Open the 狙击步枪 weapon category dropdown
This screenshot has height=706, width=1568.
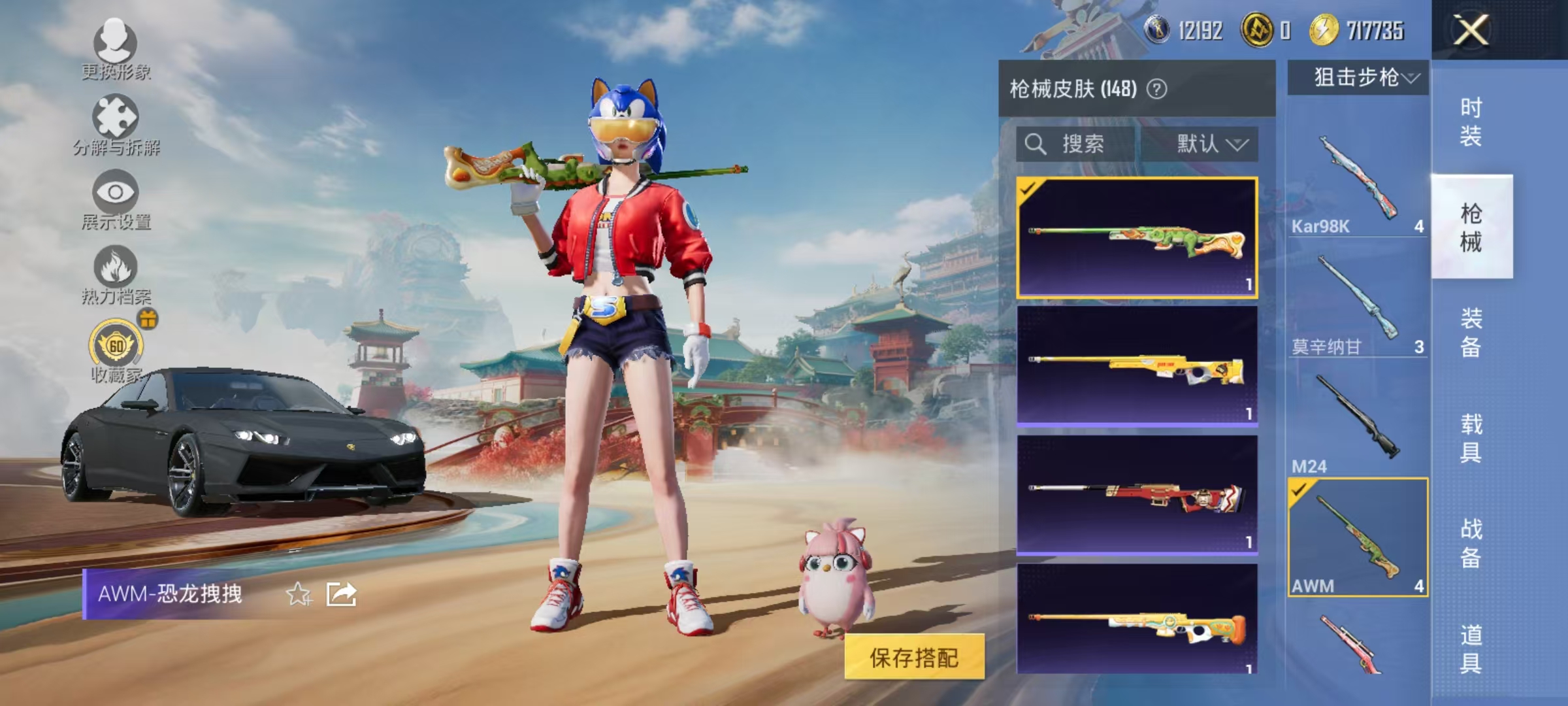(x=1360, y=77)
